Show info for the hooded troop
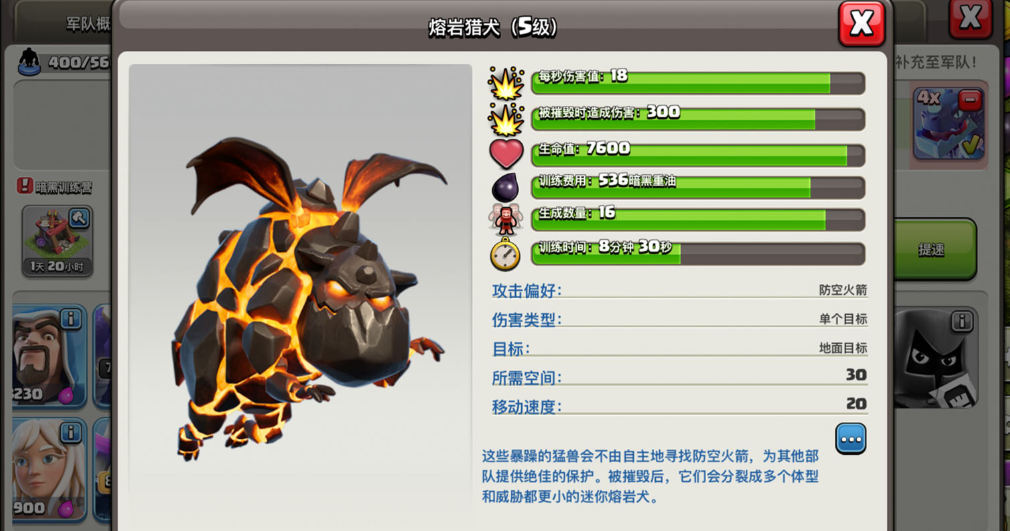Image resolution: width=1010 pixels, height=531 pixels. [961, 321]
